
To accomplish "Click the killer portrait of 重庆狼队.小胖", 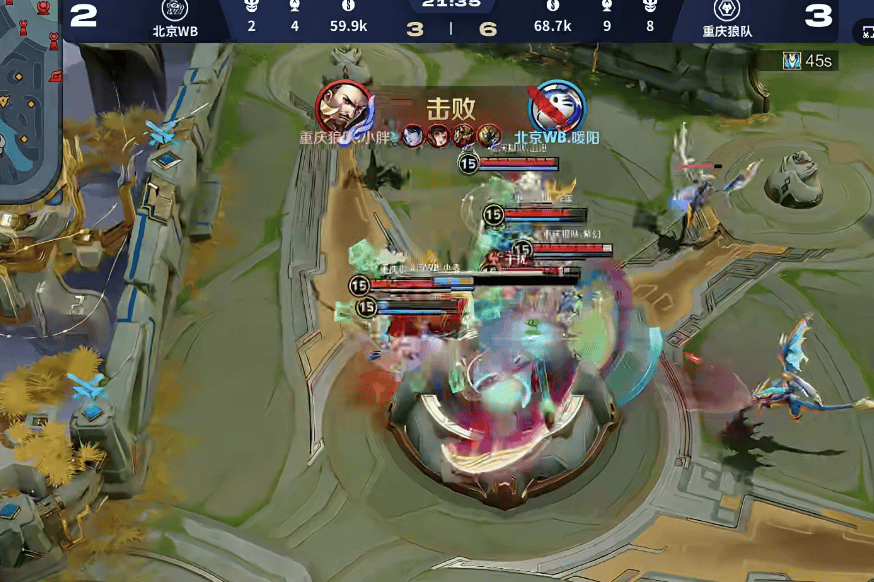I will pyautogui.click(x=343, y=106).
